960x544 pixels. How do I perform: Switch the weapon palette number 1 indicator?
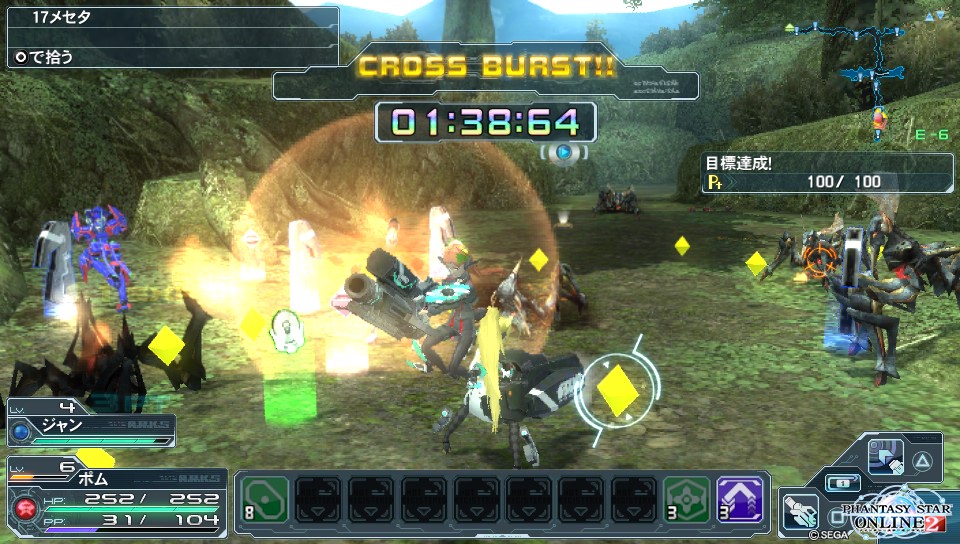841,482
